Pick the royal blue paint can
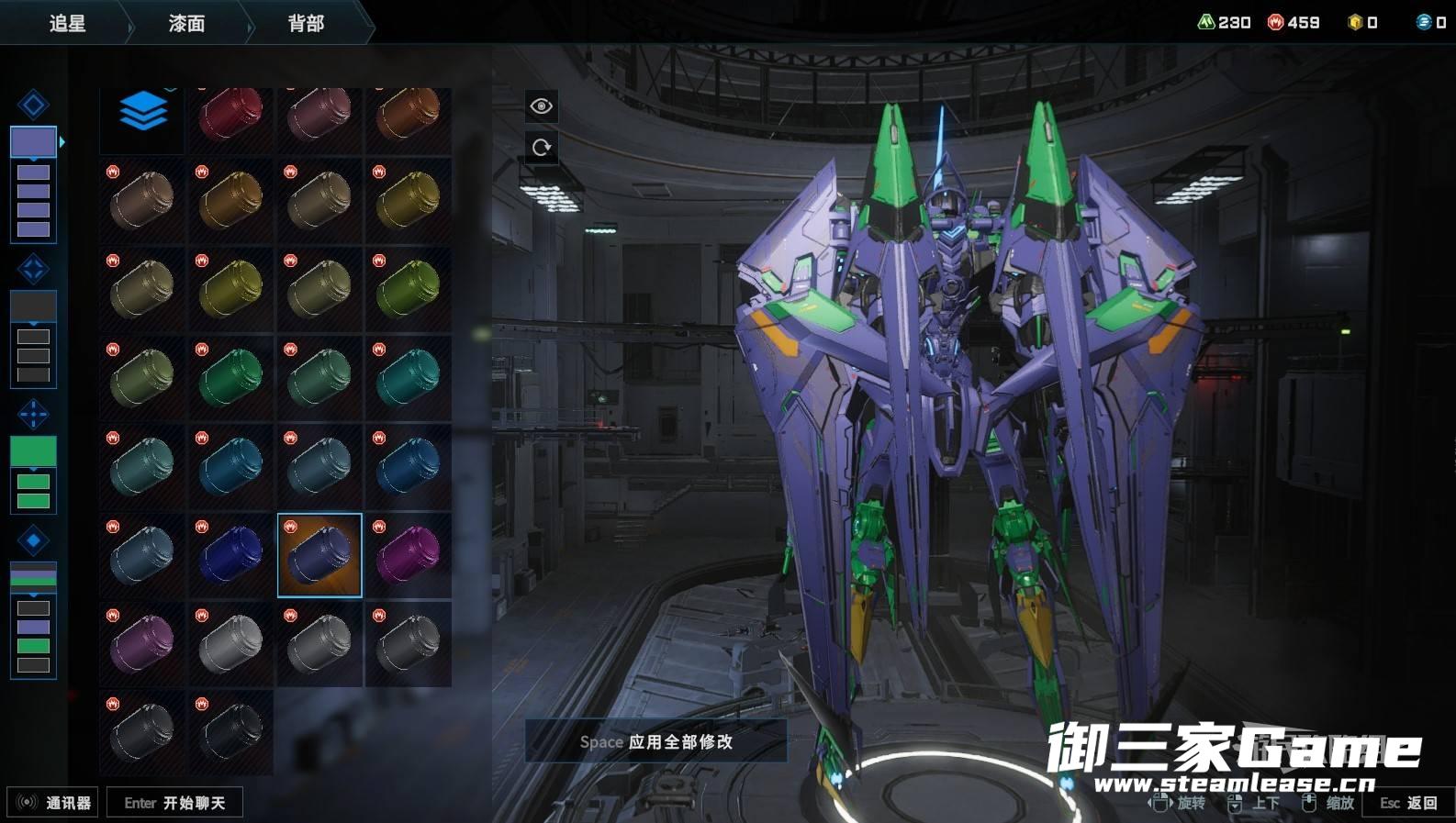The image size is (1456, 823). [230, 554]
